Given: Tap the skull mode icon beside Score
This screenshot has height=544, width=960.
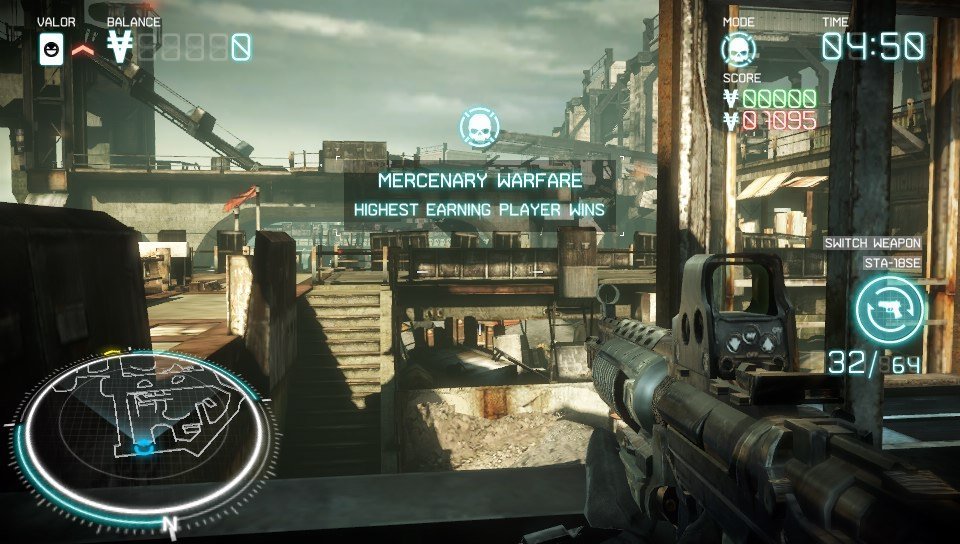Looking at the screenshot, I should pyautogui.click(x=739, y=48).
